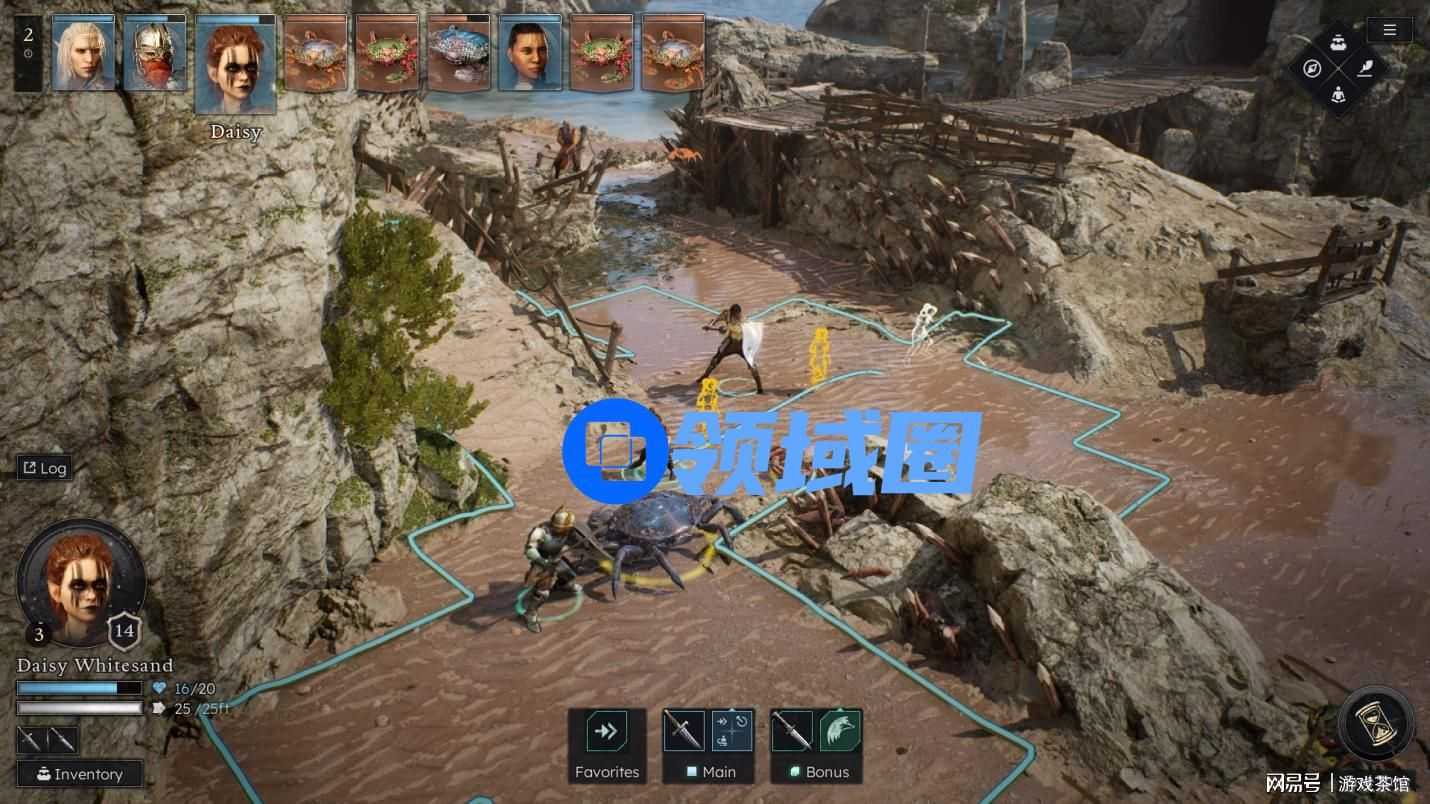The height and width of the screenshot is (804, 1430).
Task: Open the Inventory
Action: [80, 774]
